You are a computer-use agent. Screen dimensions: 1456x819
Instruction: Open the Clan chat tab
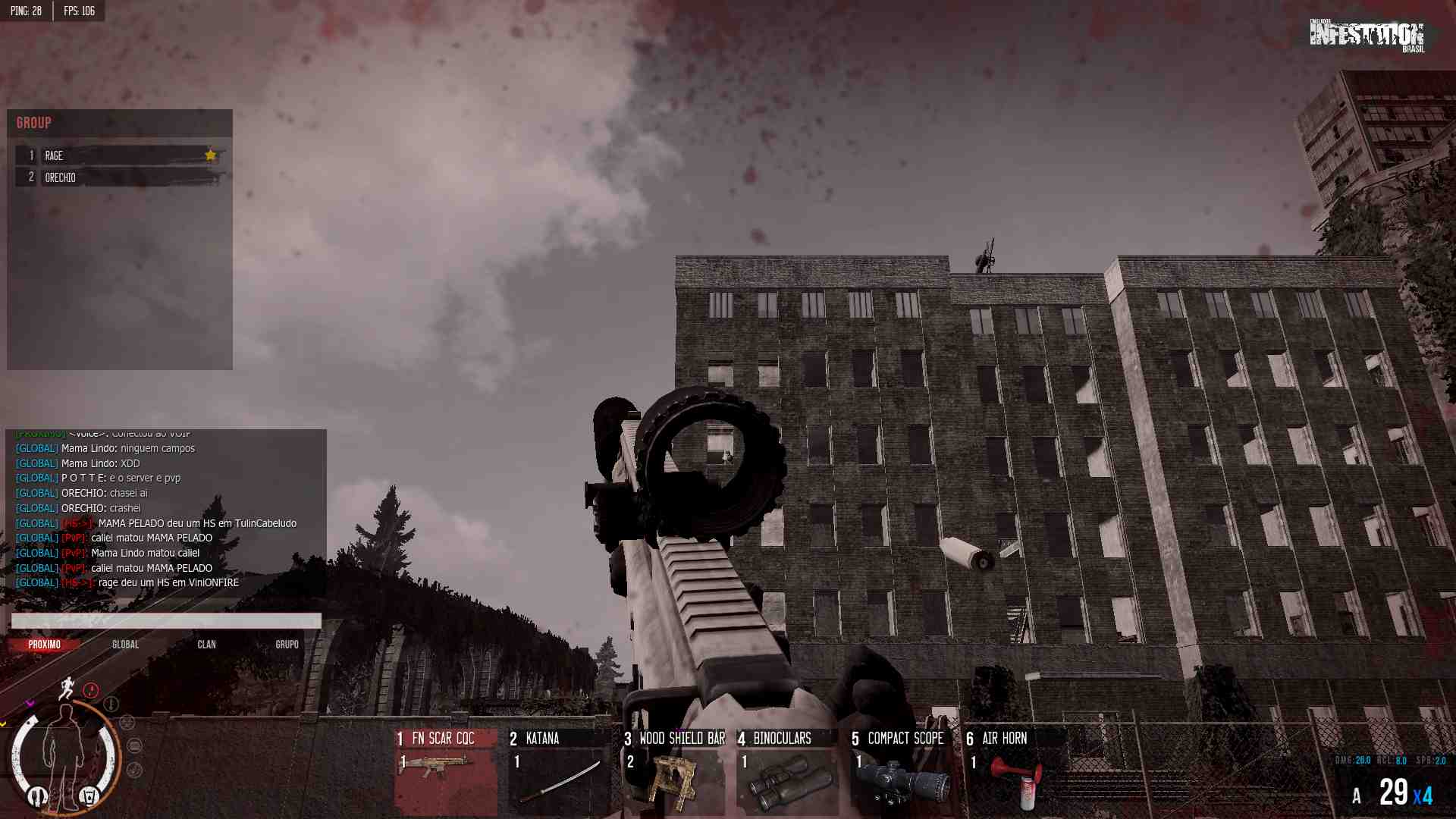pyautogui.click(x=206, y=645)
